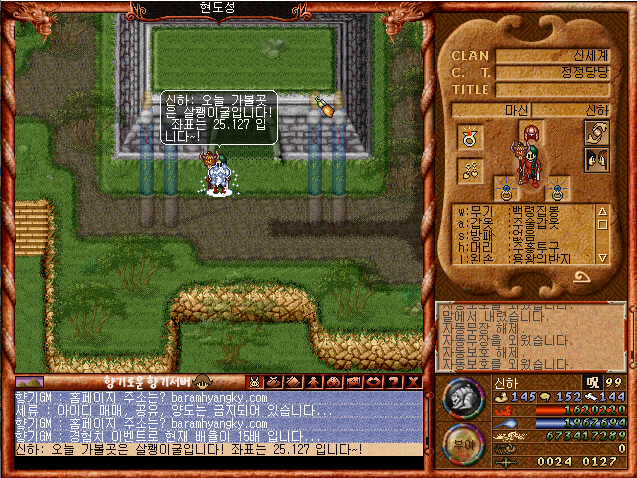The width and height of the screenshot is (637, 478).
Task: Click the X icon on the toolbar
Action: point(412,381)
